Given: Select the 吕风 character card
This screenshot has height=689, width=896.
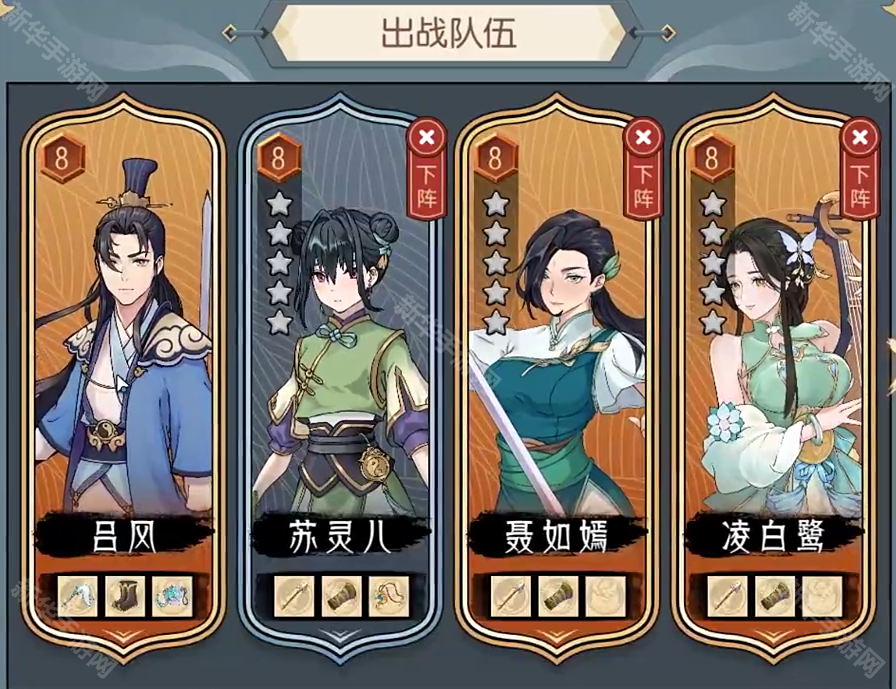Looking at the screenshot, I should pos(124,350).
